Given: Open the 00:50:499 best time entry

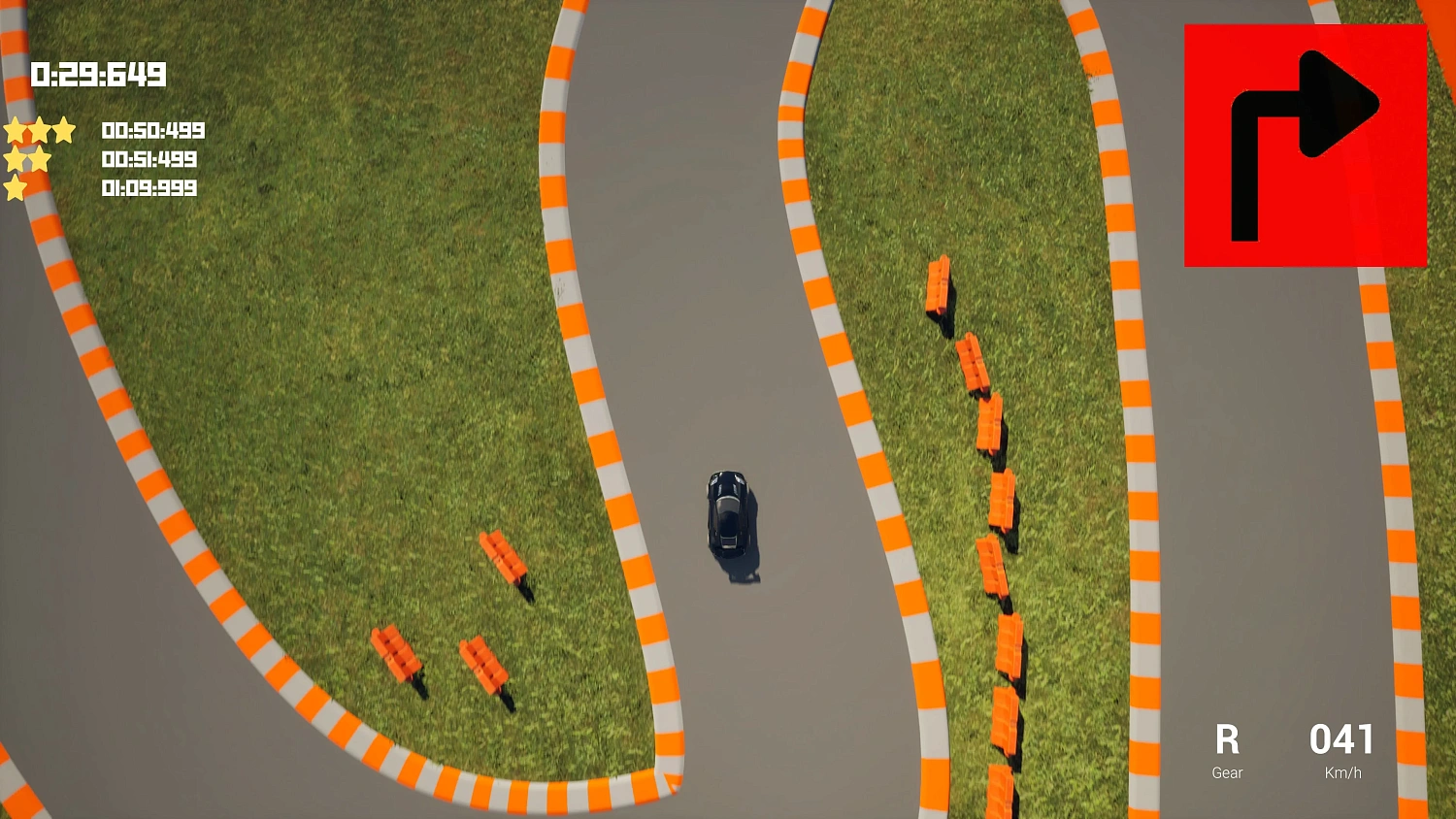Looking at the screenshot, I should (x=152, y=130).
